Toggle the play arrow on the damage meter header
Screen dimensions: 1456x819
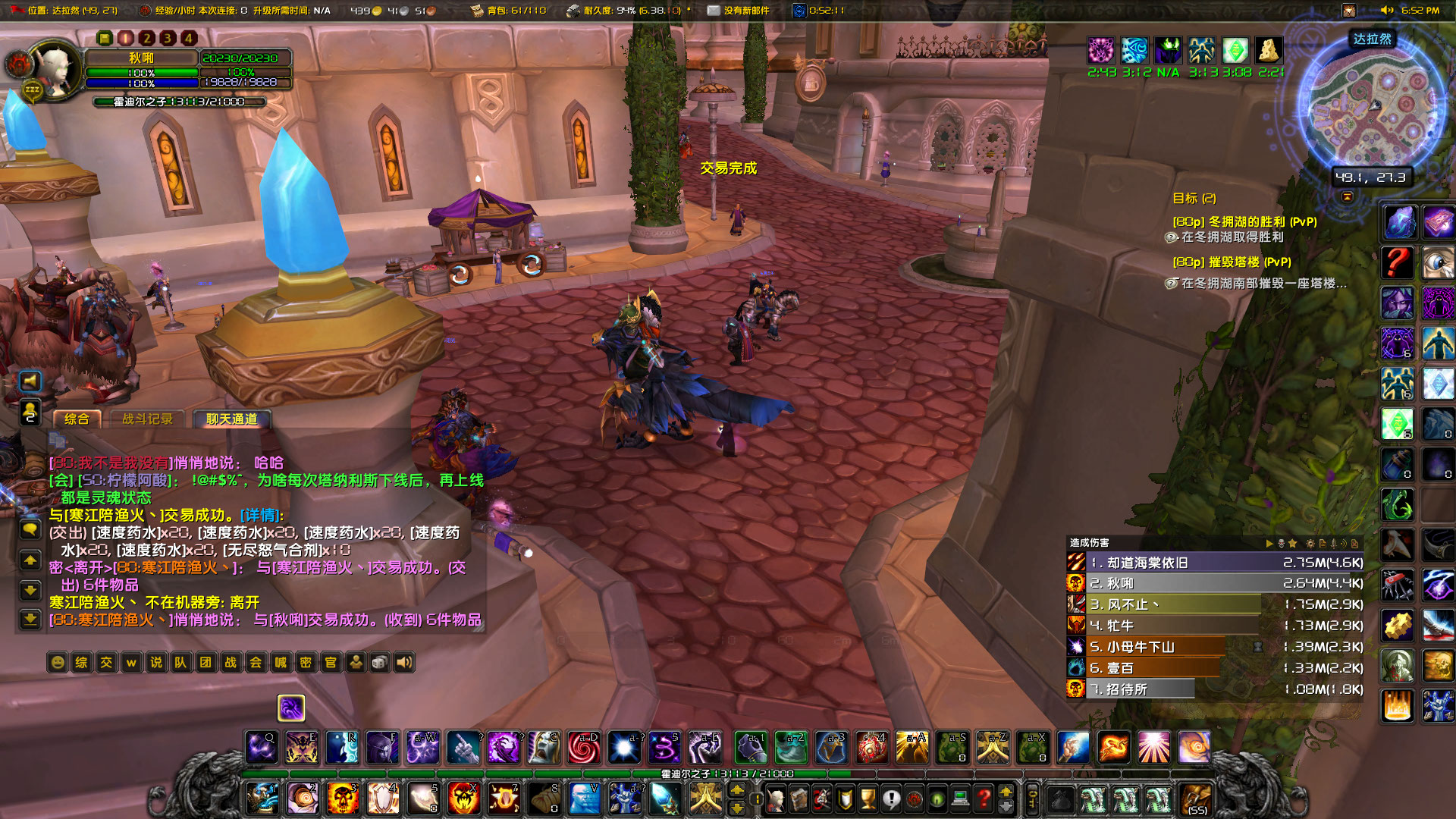point(1270,544)
